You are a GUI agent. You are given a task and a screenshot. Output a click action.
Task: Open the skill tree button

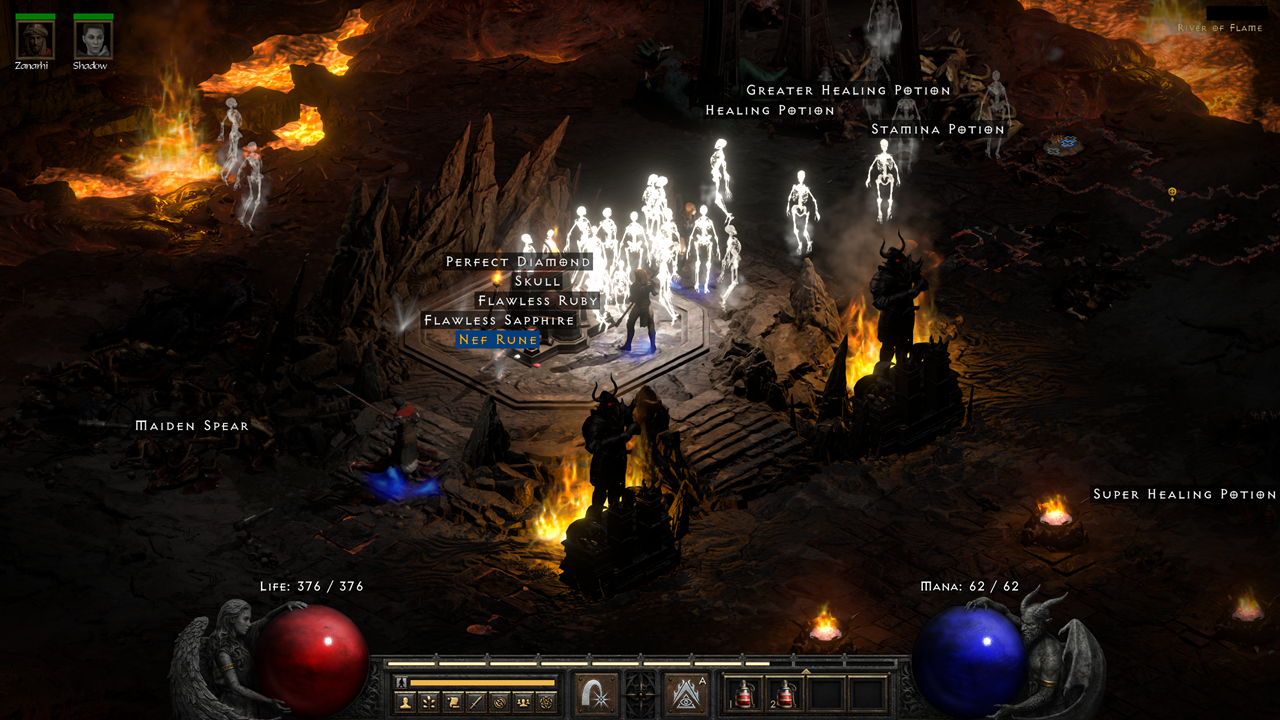(x=430, y=702)
